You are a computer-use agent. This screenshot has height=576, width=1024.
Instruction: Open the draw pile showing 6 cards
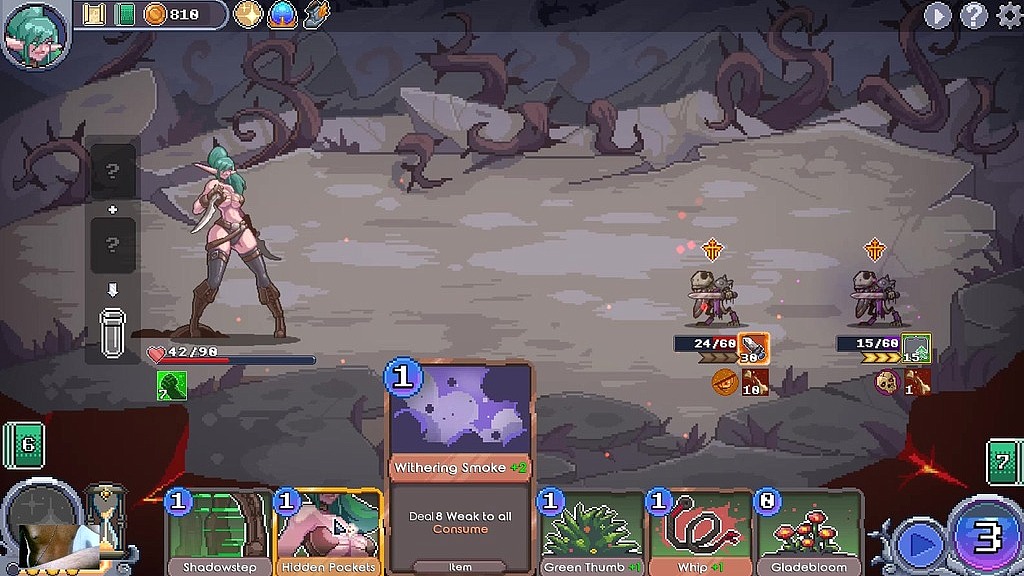pos(24,445)
